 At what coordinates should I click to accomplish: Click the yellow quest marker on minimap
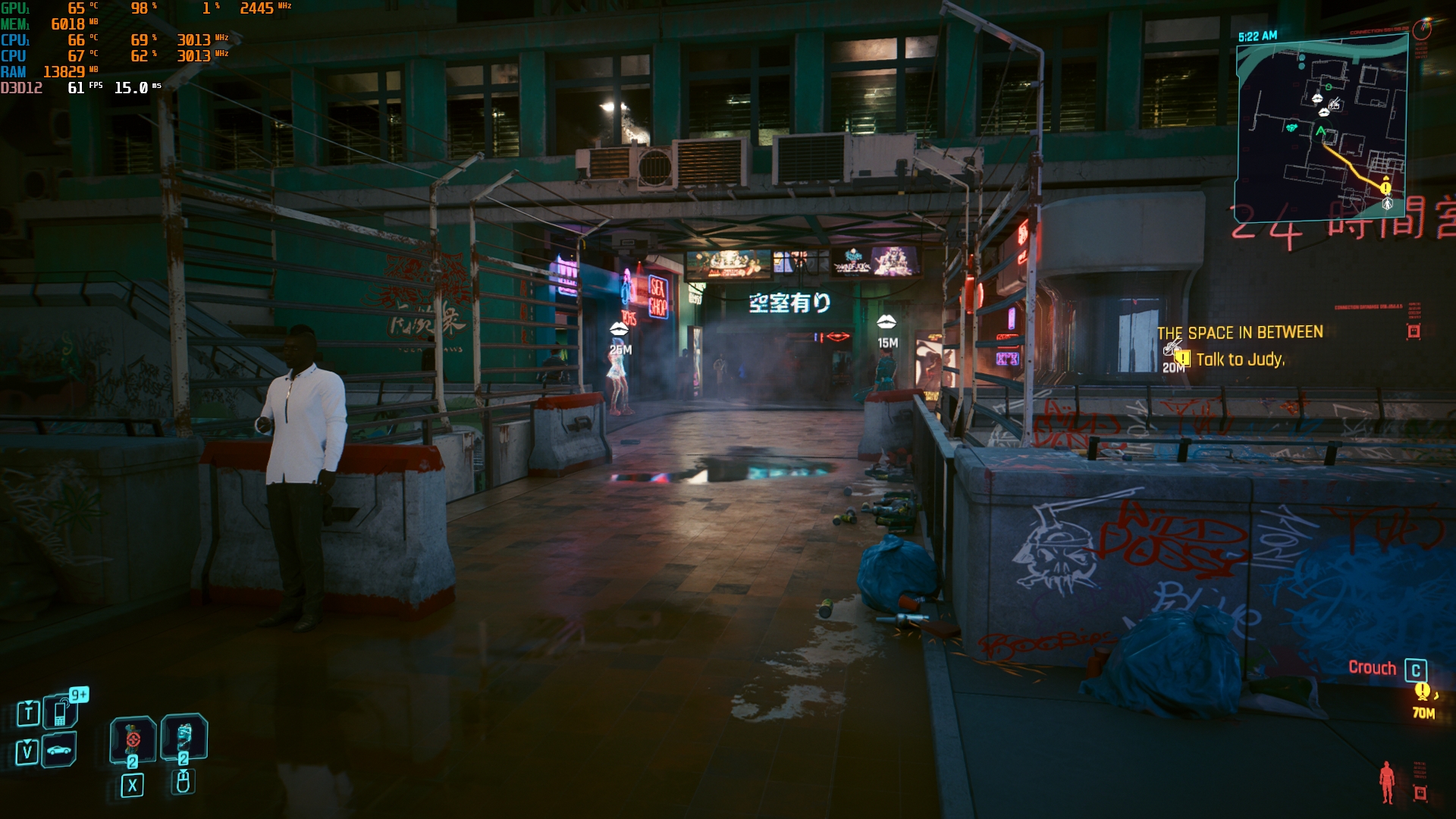1385,187
